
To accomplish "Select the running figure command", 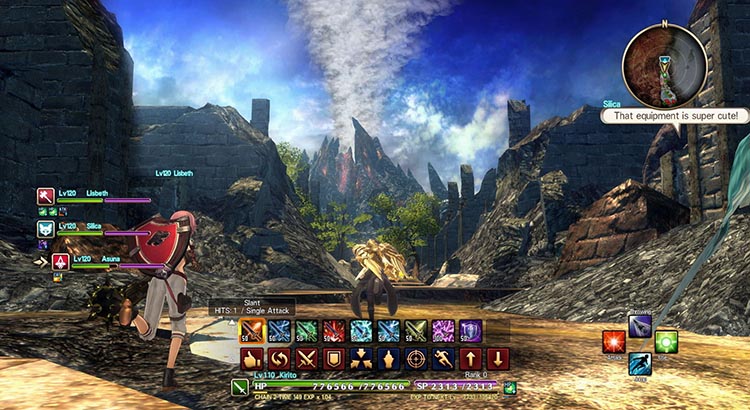I will [442, 358].
